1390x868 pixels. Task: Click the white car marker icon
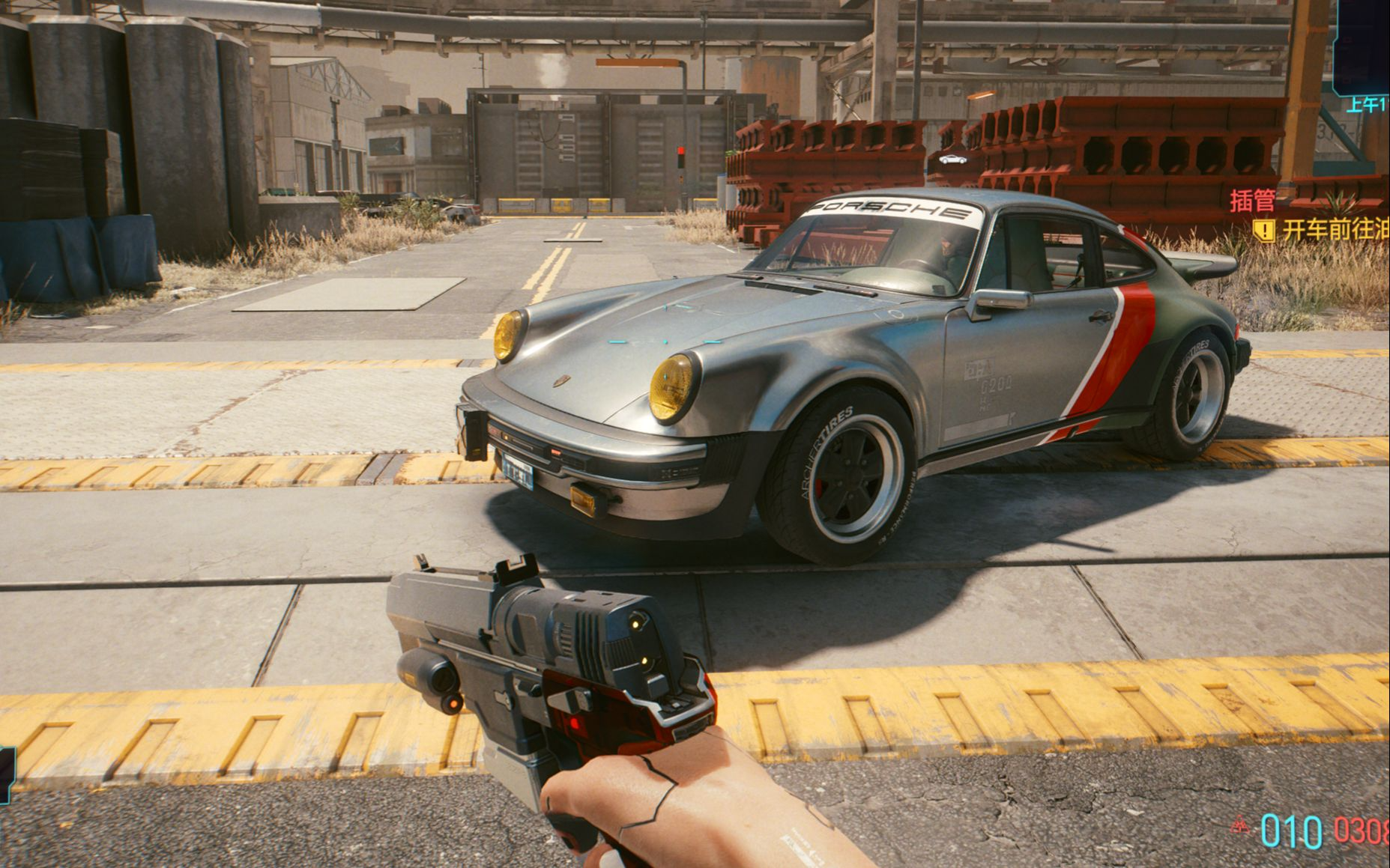click(x=952, y=159)
